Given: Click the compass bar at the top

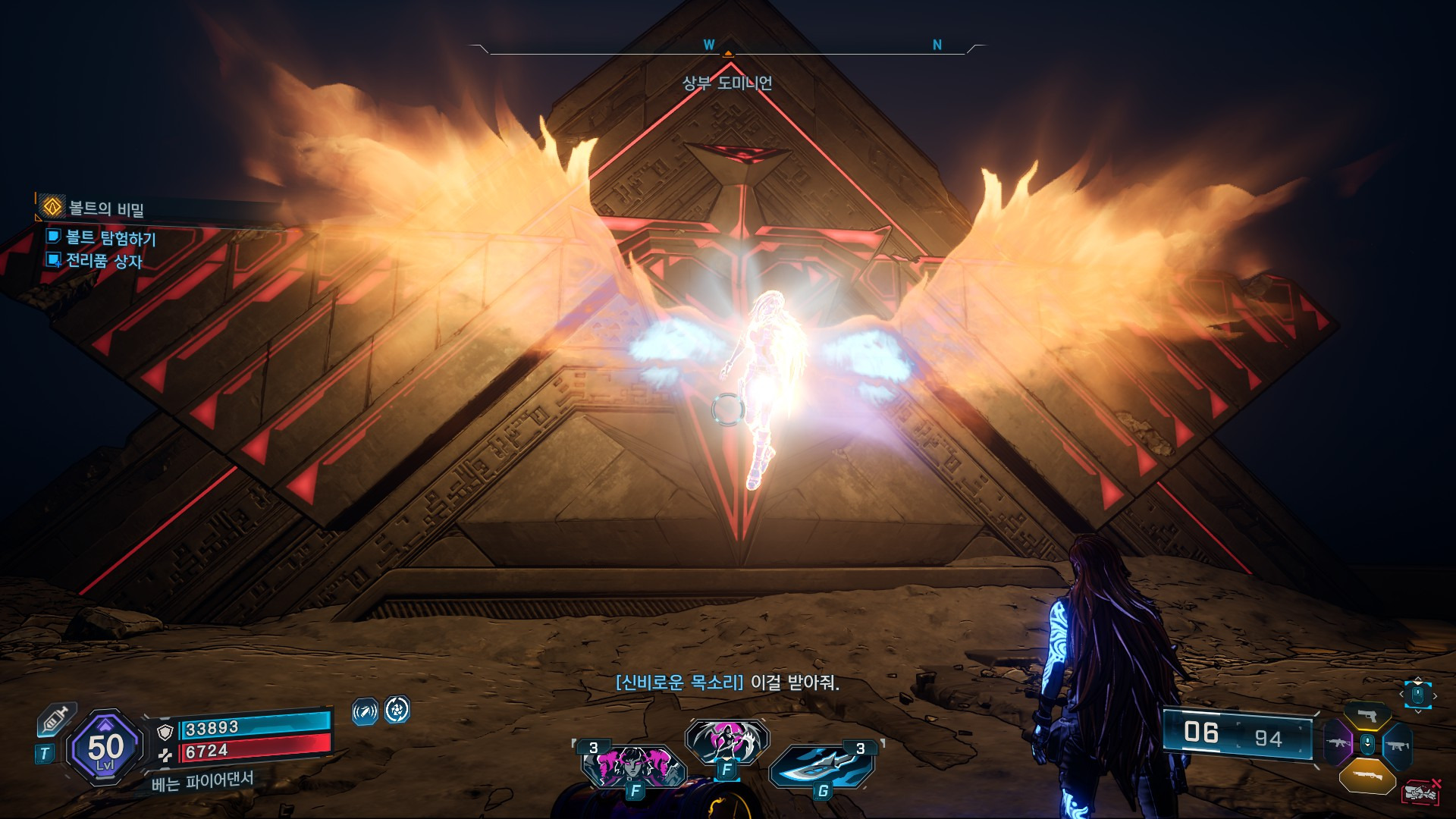Looking at the screenshot, I should click(728, 49).
